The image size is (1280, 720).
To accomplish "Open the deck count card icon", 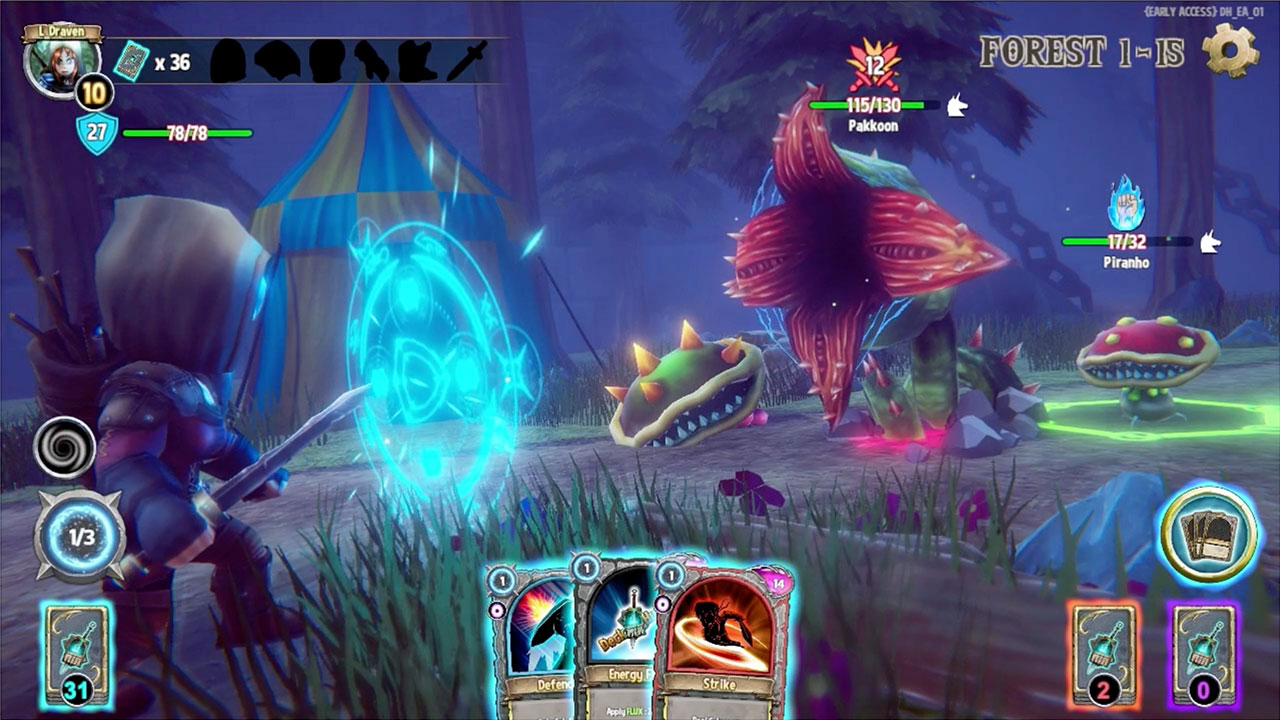I will 132,62.
